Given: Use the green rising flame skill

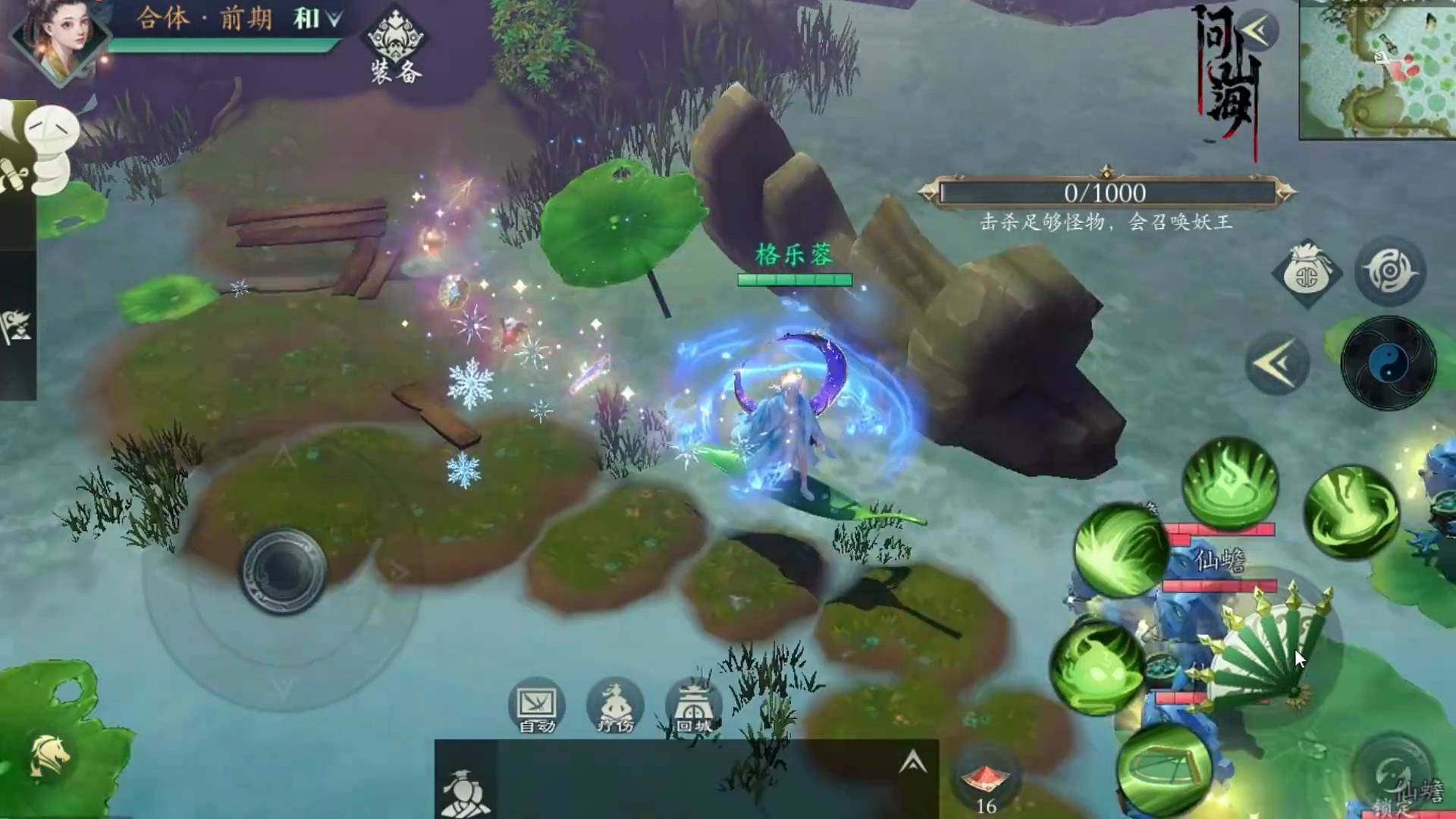Looking at the screenshot, I should click(x=1230, y=482).
